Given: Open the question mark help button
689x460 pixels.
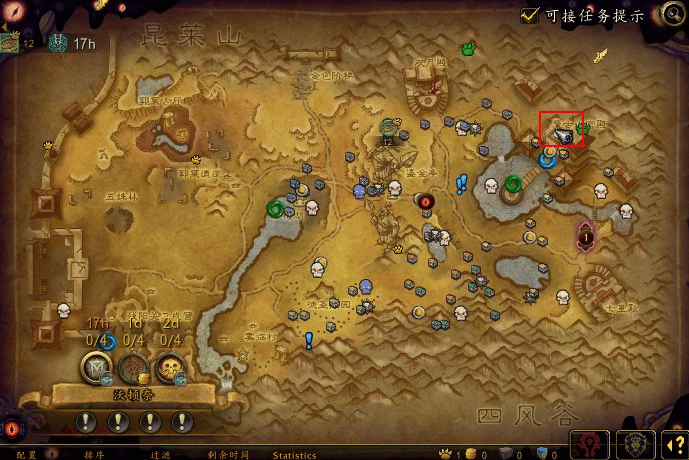Looking at the screenshot, I should point(674,442).
